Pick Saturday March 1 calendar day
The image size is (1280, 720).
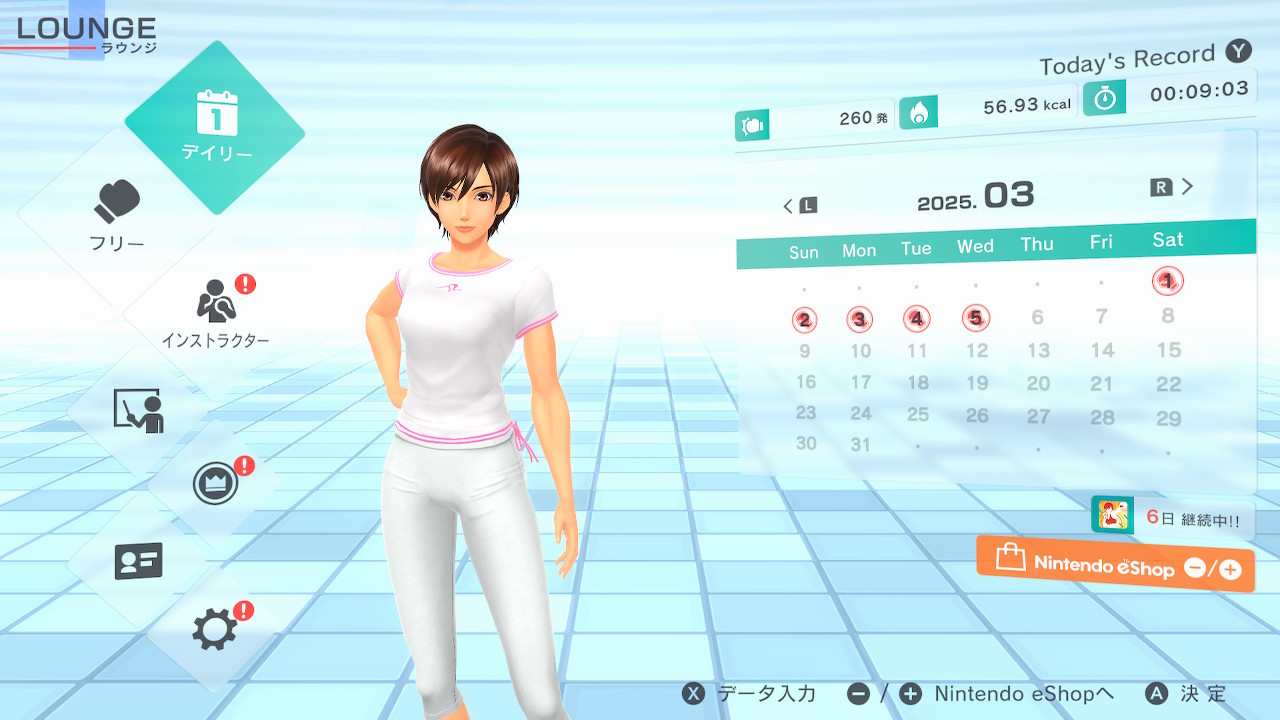[x=1167, y=282]
